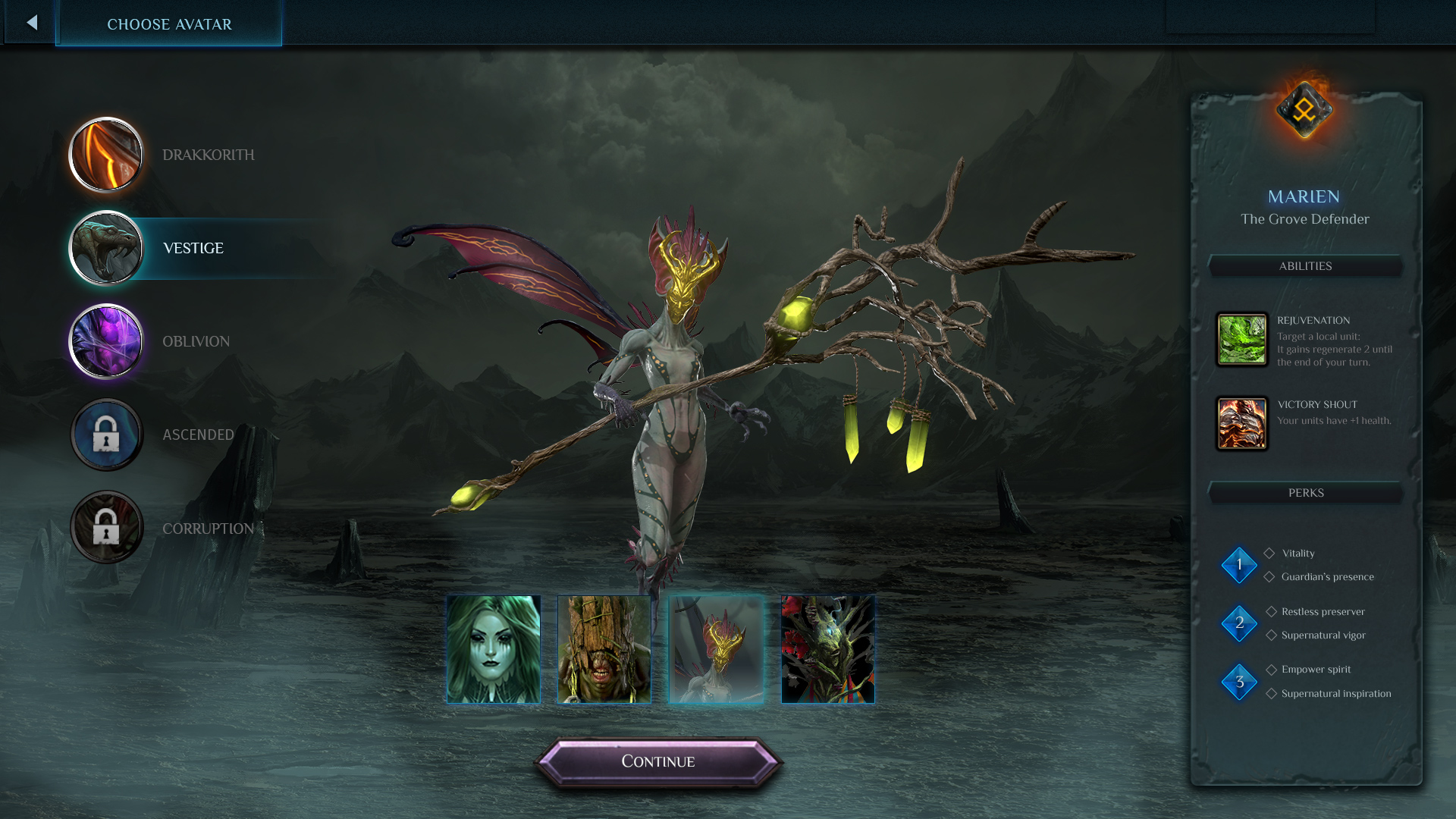Pick the green-haired dryad portrait
1456x819 pixels.
pyautogui.click(x=493, y=648)
